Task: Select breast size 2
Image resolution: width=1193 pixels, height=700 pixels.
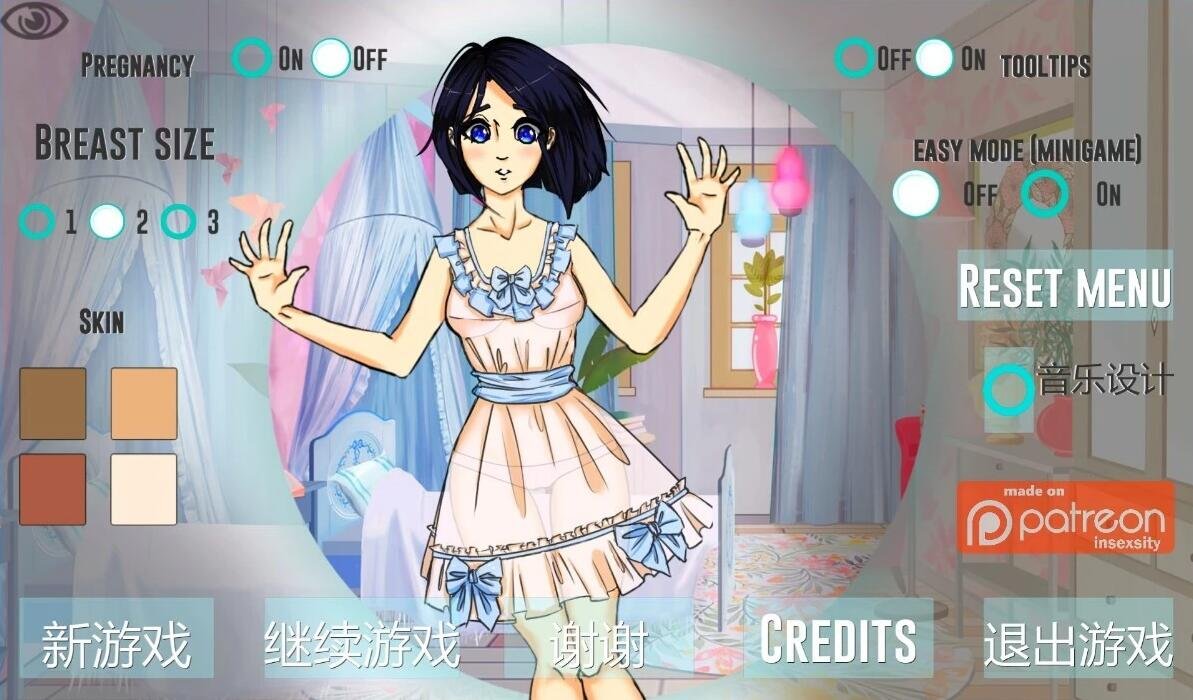Action: (x=107, y=221)
